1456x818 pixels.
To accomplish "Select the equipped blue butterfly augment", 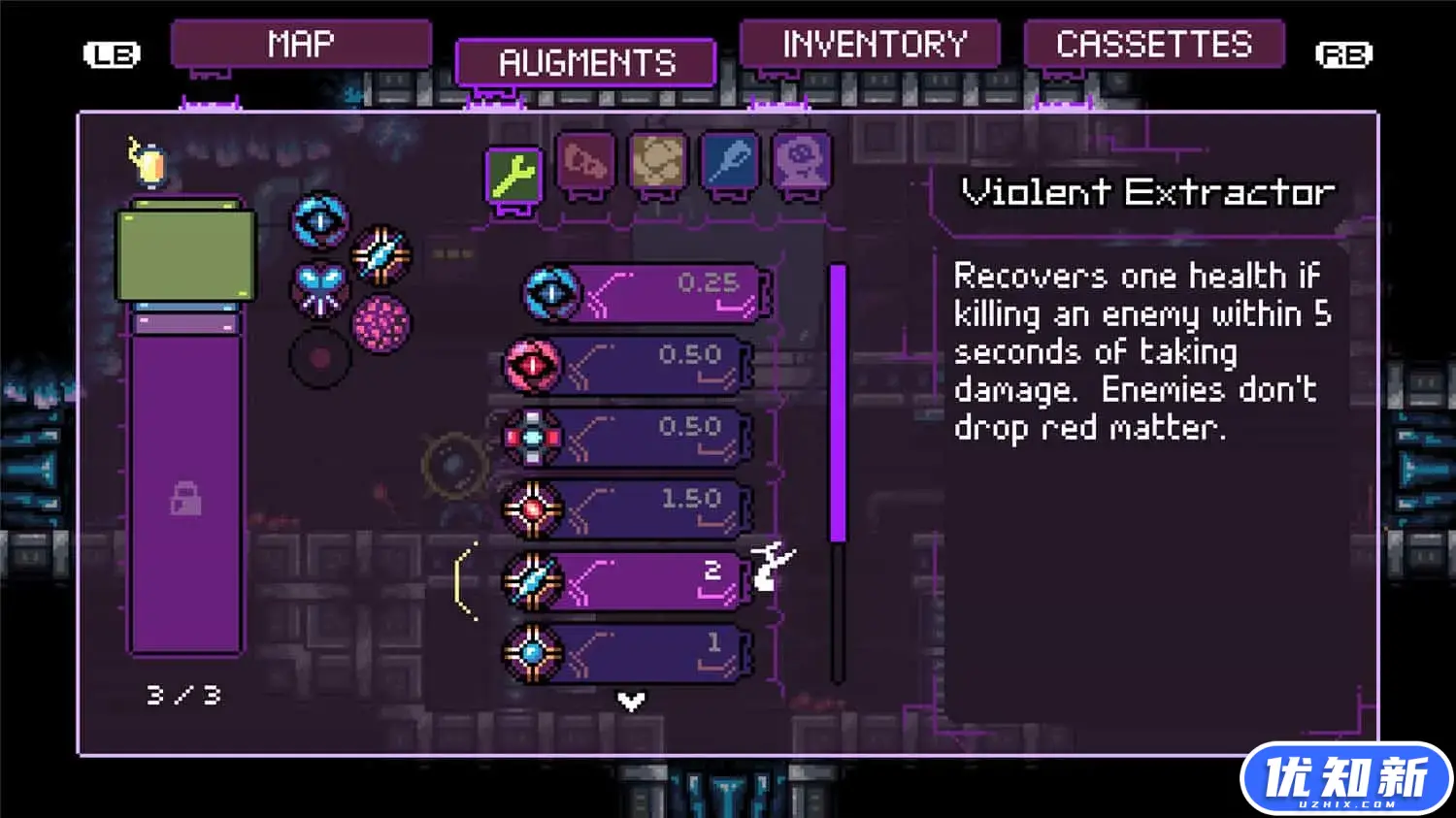I will pyautogui.click(x=320, y=288).
